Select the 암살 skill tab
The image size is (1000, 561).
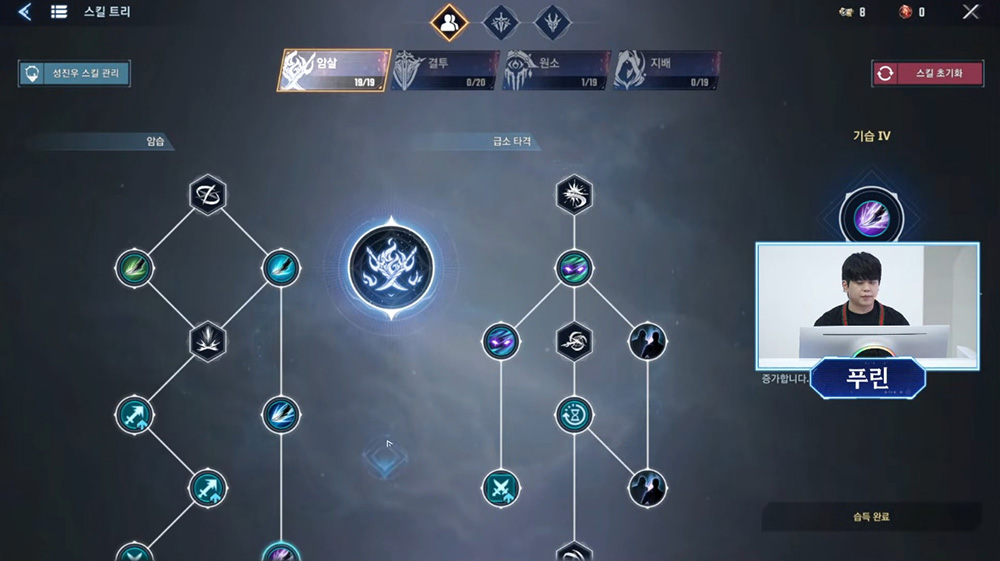pyautogui.click(x=334, y=70)
